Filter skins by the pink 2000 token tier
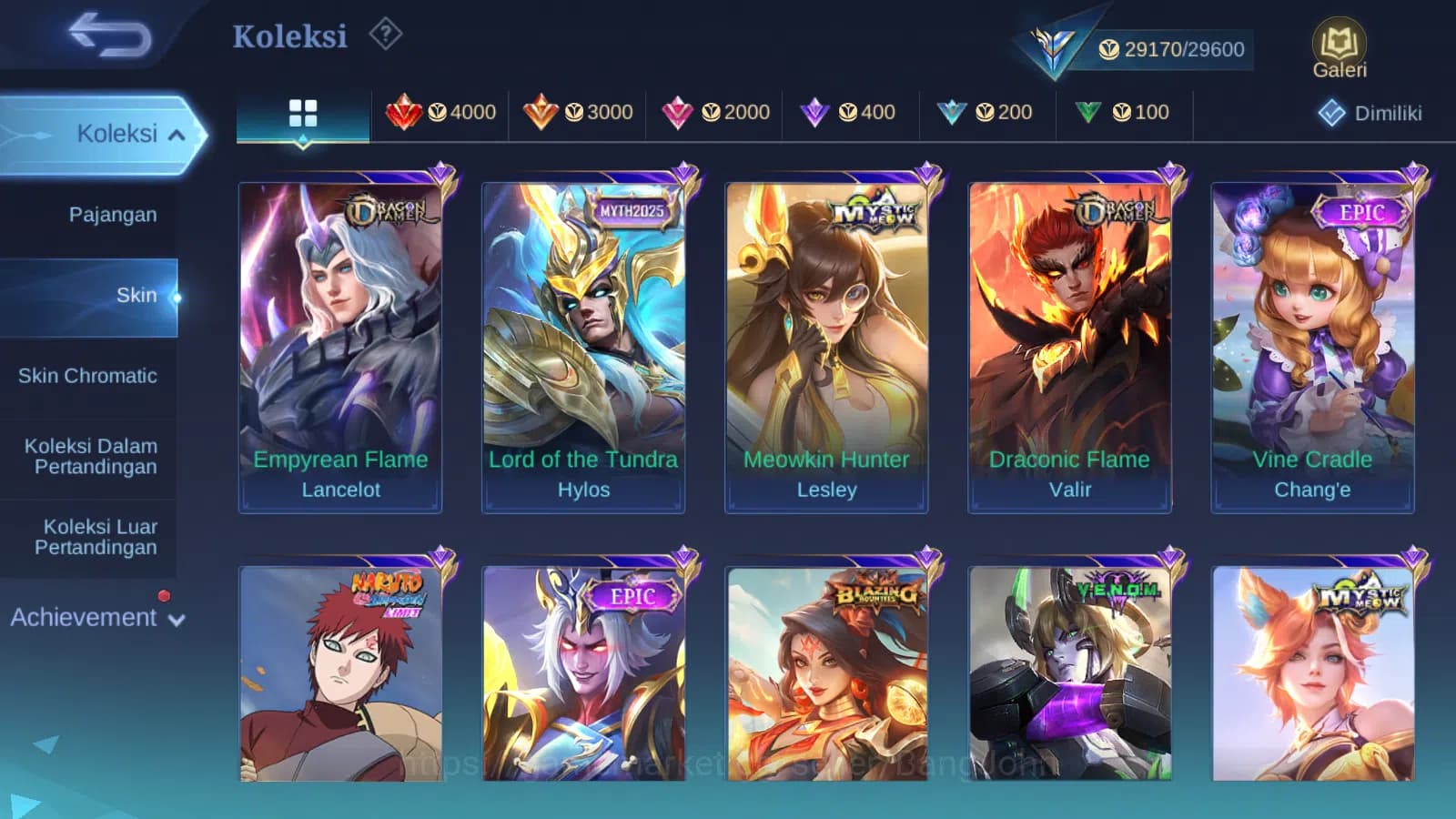 point(715,112)
